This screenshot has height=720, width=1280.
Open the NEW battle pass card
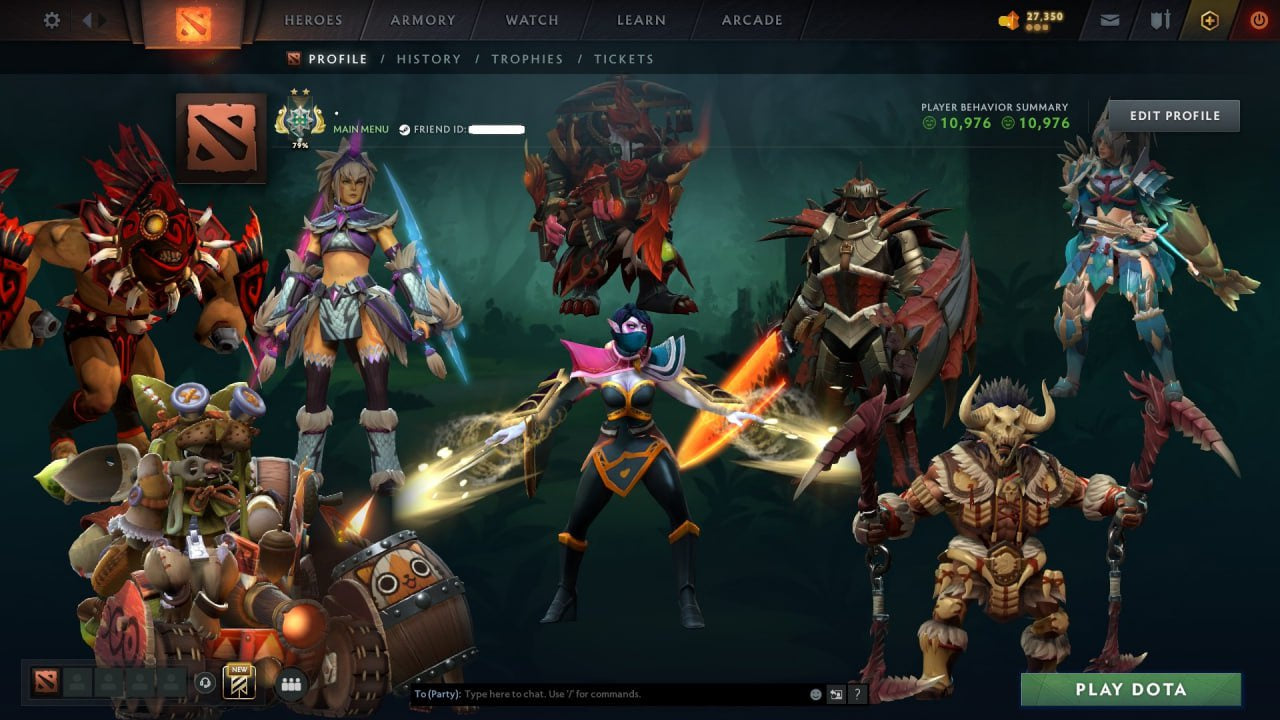click(x=240, y=682)
